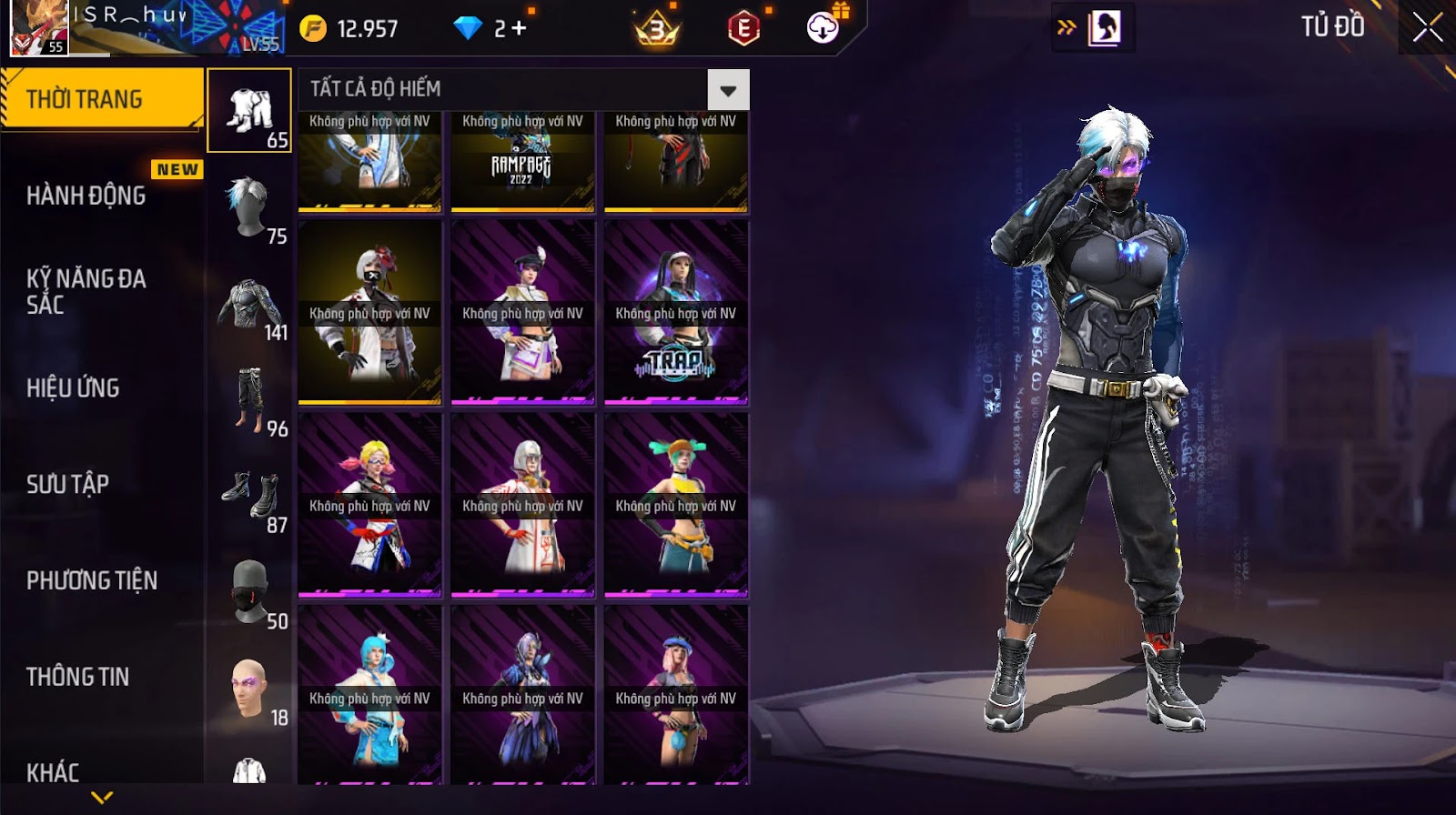Select the TRAP outfit bundle
This screenshot has height=815, width=1456.
pyautogui.click(x=675, y=312)
